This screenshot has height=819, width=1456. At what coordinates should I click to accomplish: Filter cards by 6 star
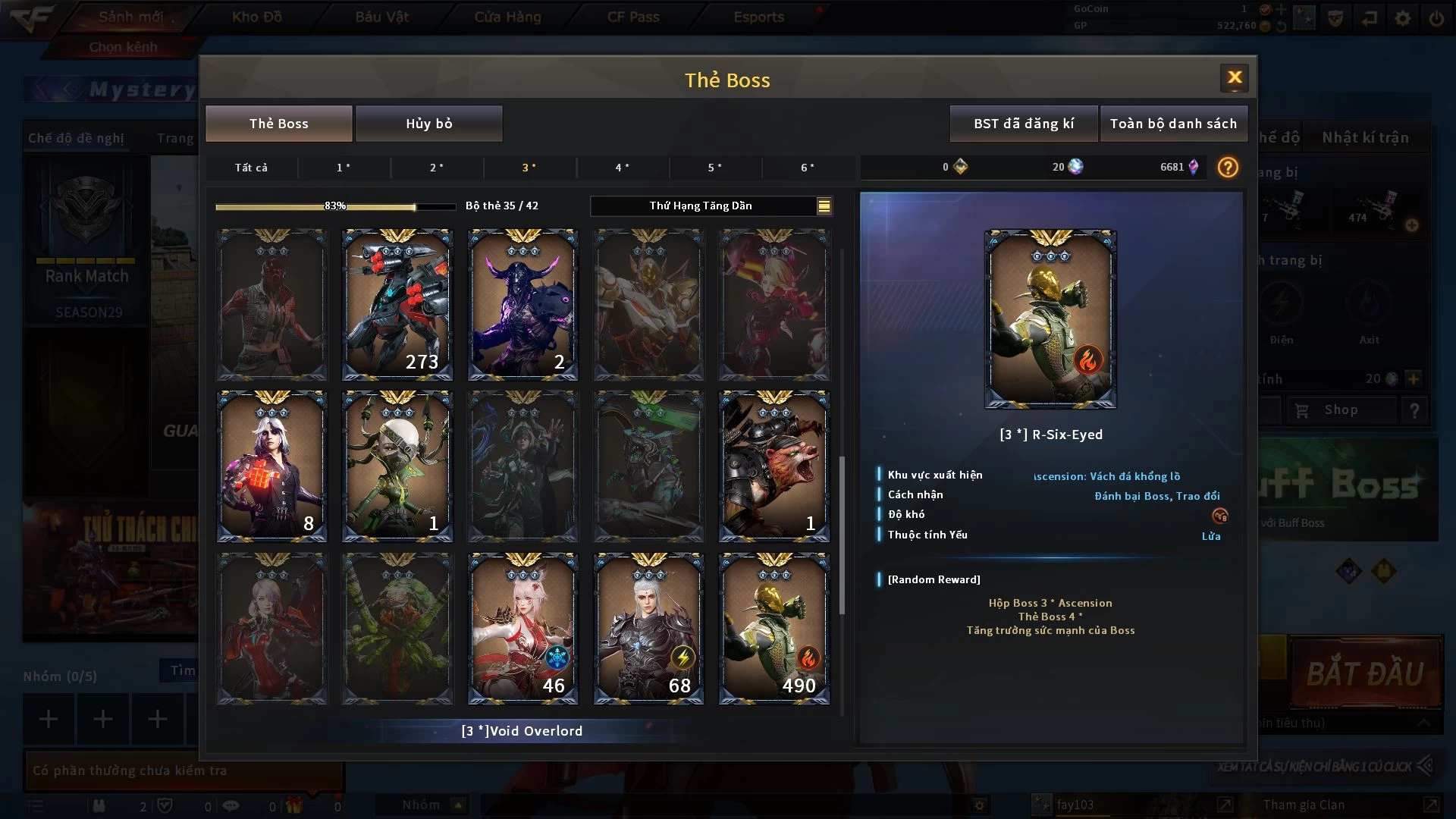point(808,168)
